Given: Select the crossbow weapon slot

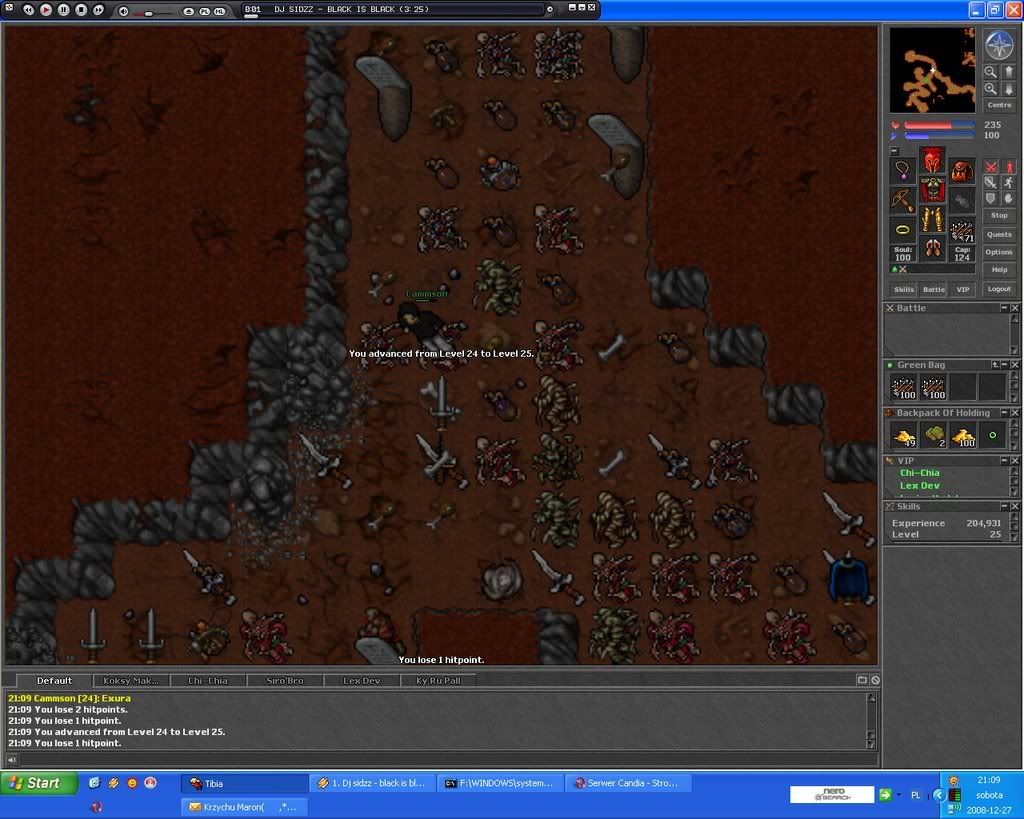Looking at the screenshot, I should point(903,200).
